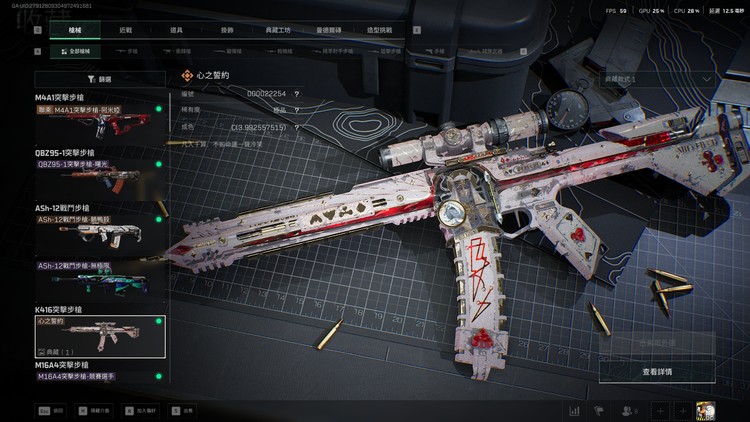
Task: Click the help icon beside serial number
Action: tap(297, 94)
